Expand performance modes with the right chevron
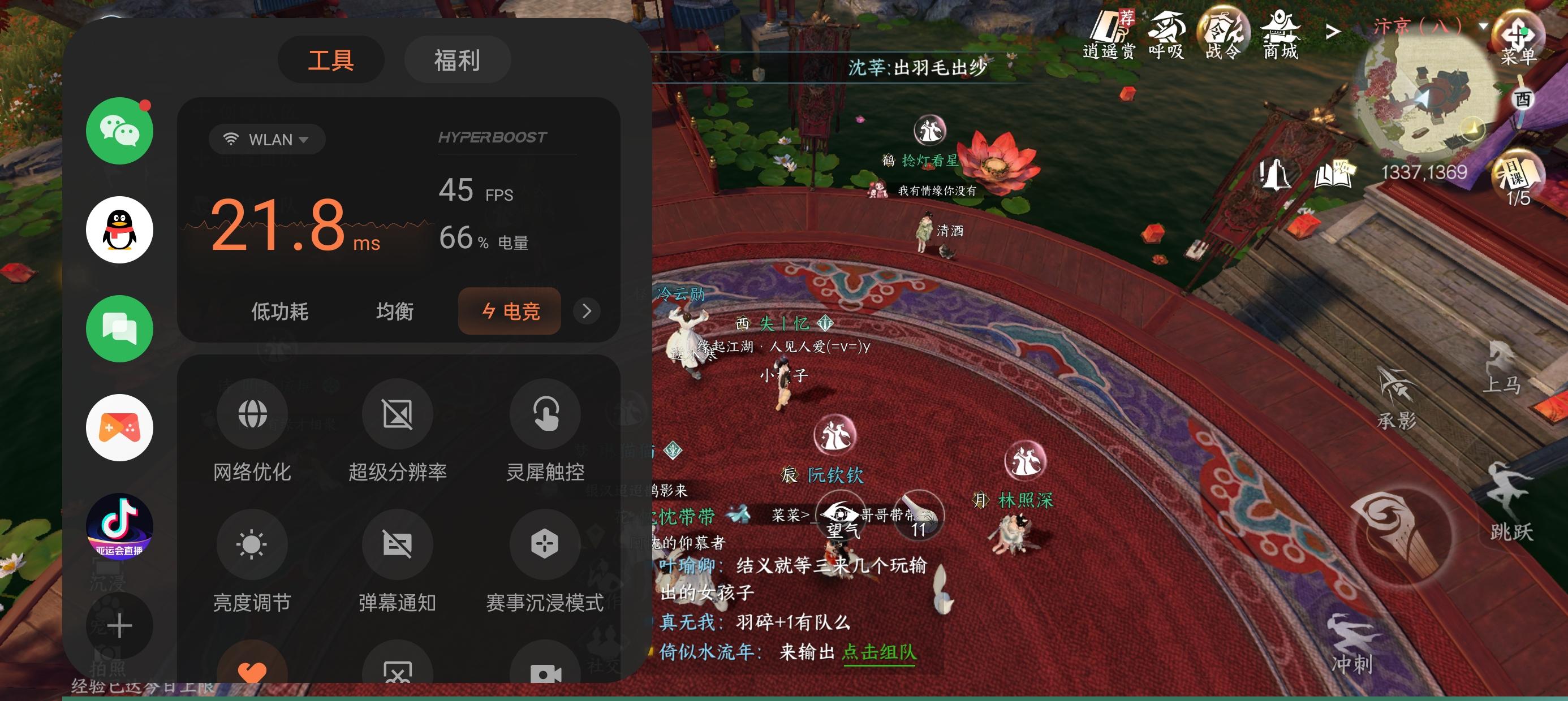This screenshot has height=701, width=1568. pyautogui.click(x=585, y=311)
